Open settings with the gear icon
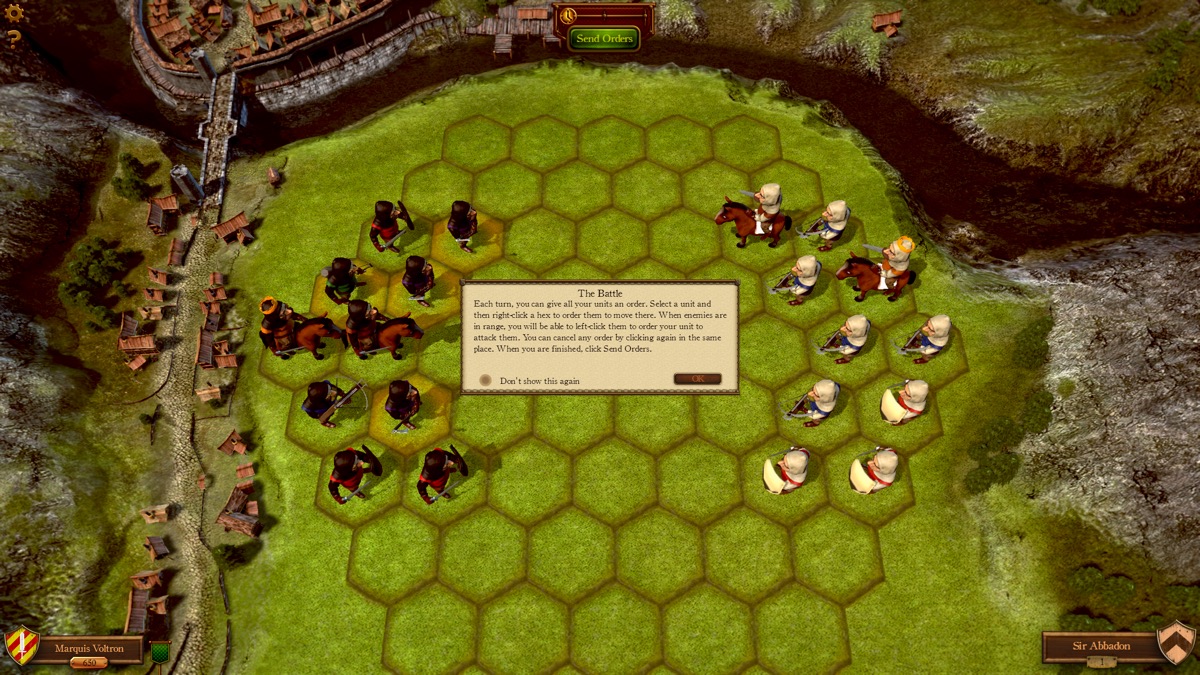Viewport: 1200px width, 675px height. point(14,13)
